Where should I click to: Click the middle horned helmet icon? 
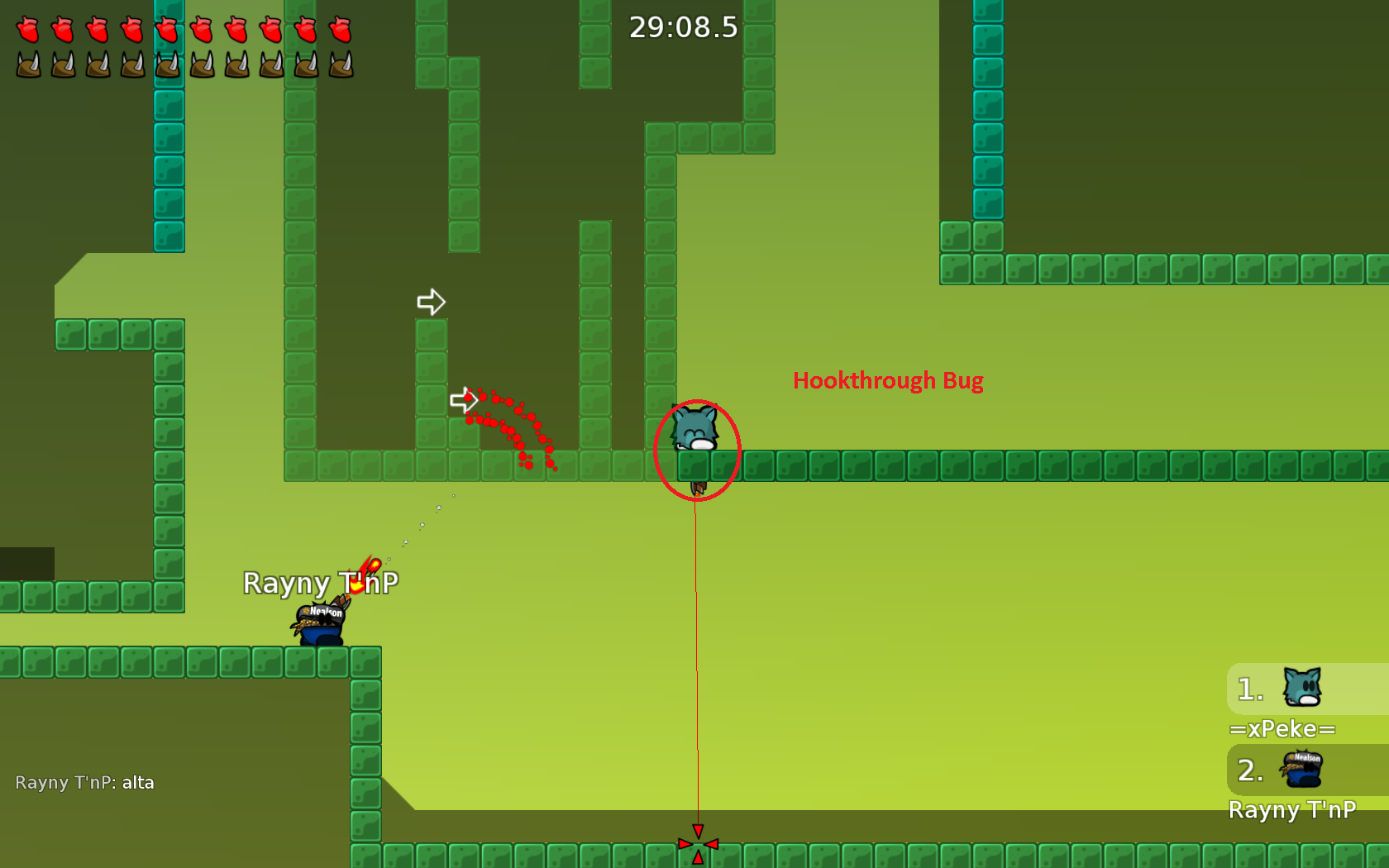tap(166, 63)
